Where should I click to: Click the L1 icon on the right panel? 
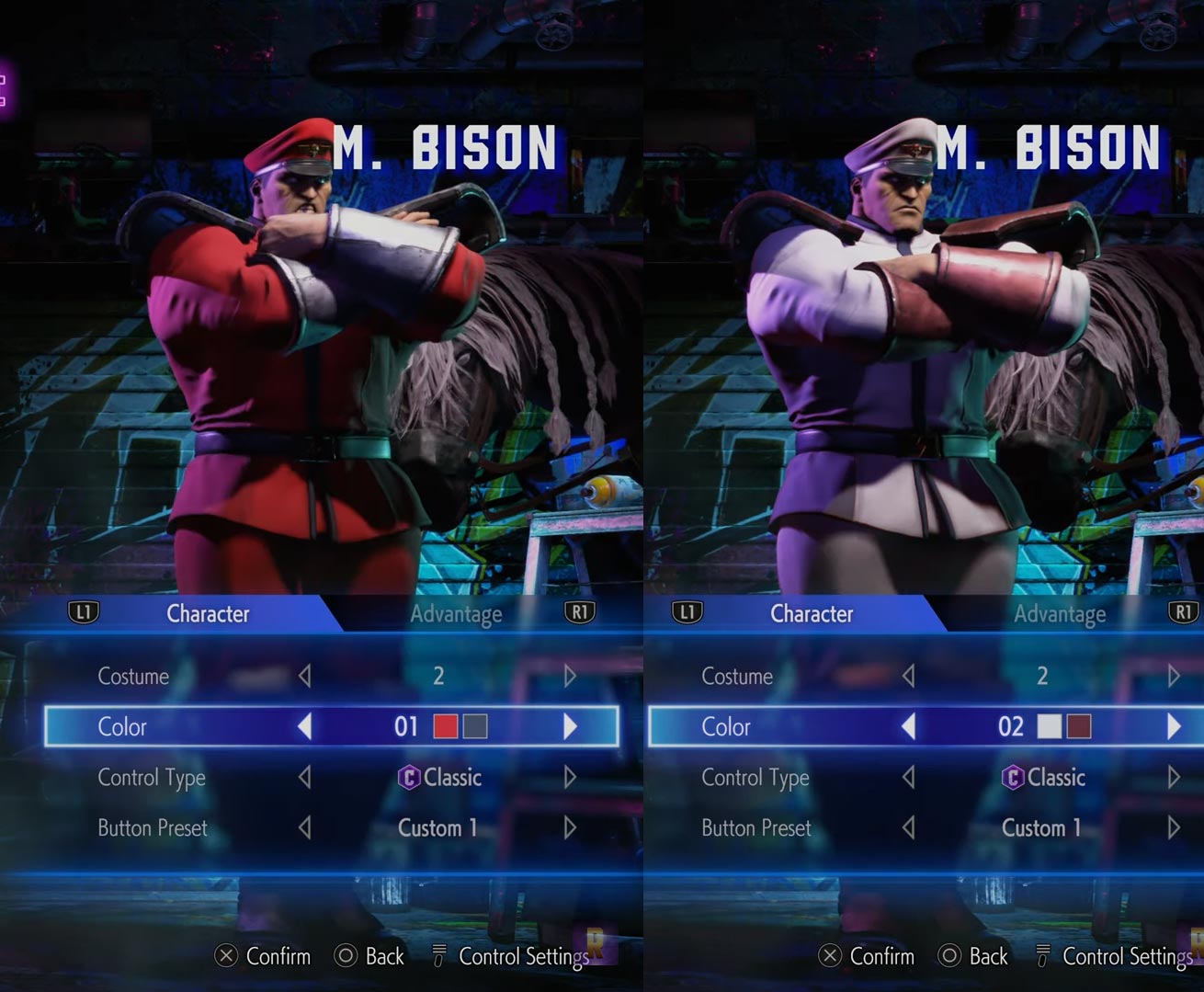(x=687, y=612)
